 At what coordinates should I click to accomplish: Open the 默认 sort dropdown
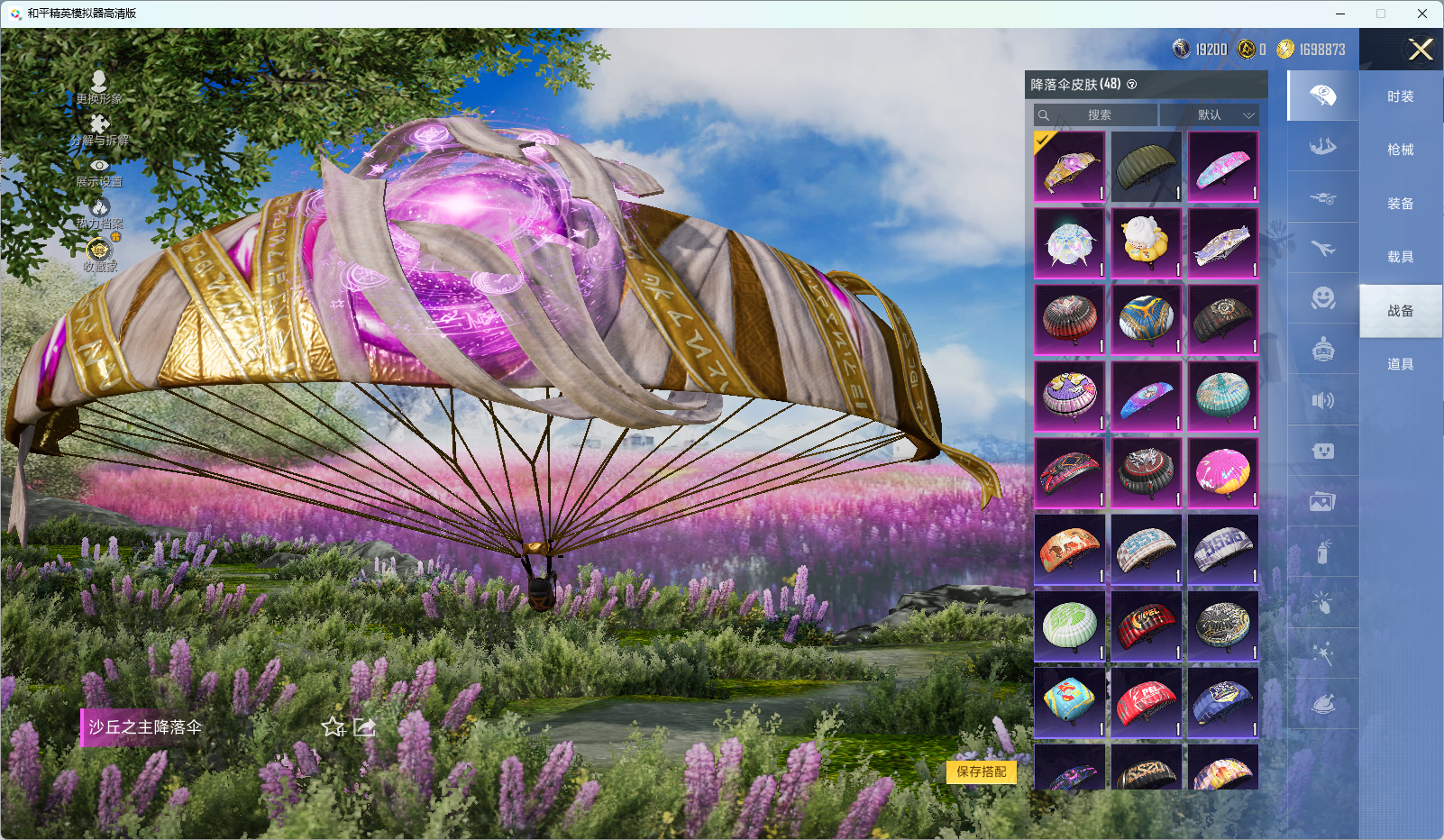[x=1210, y=115]
